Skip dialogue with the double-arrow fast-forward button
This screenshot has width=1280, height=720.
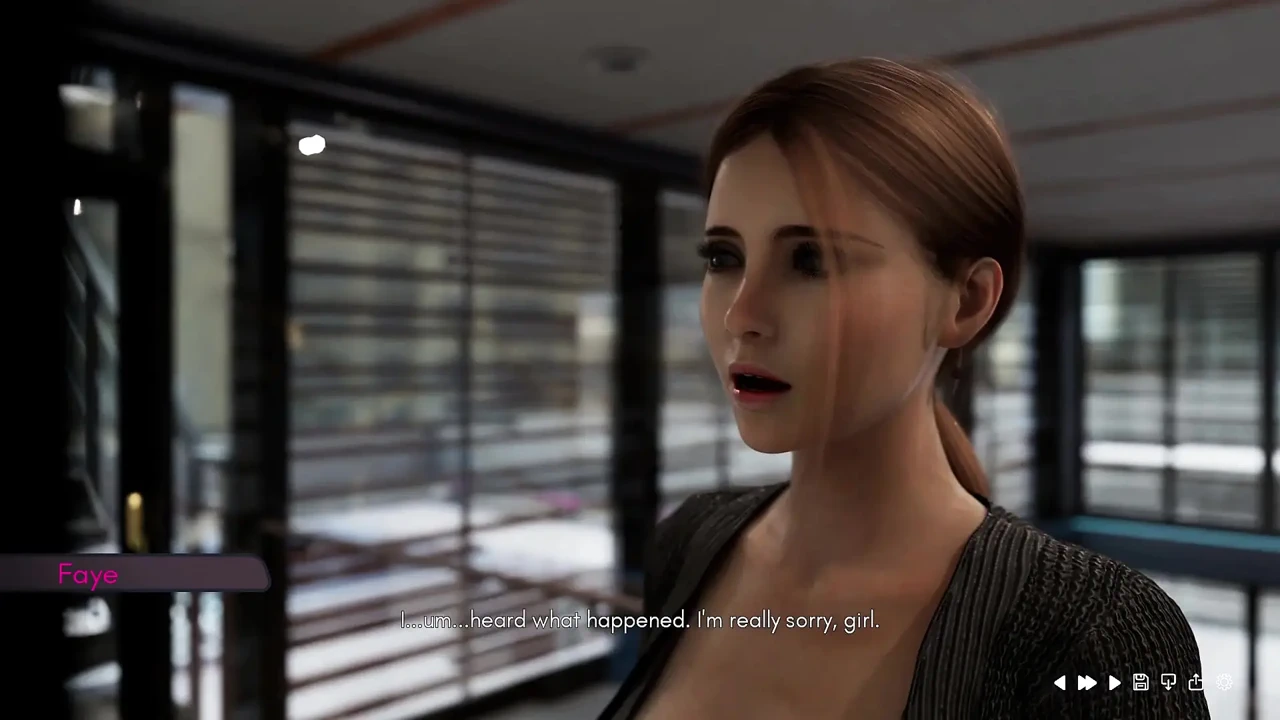pos(1087,683)
